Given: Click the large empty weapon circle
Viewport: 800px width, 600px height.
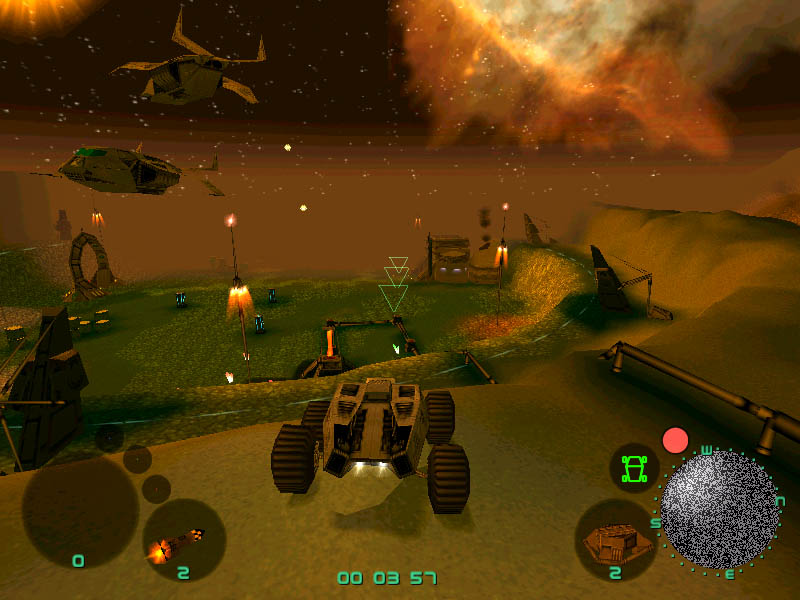Looking at the screenshot, I should pos(80,512).
